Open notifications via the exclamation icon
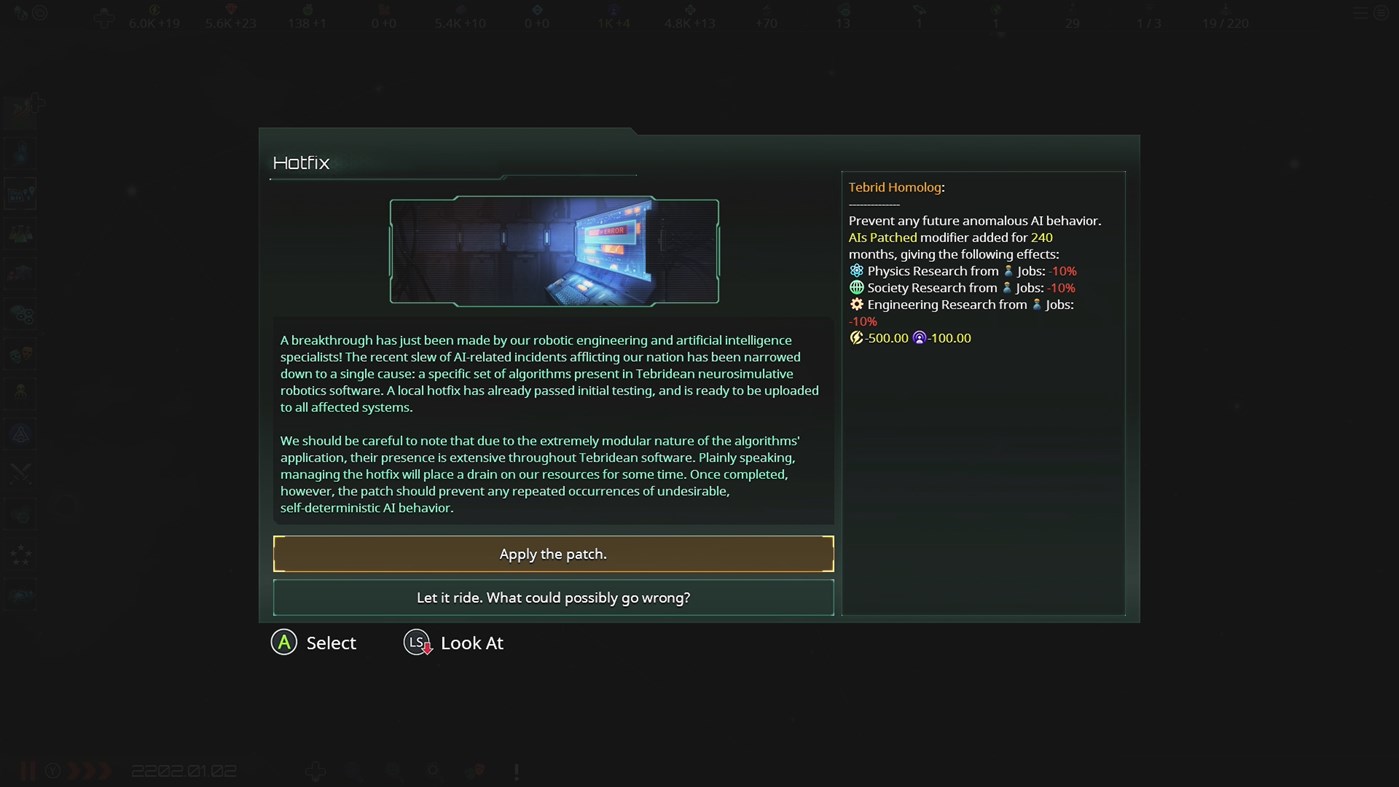The width and height of the screenshot is (1399, 787). (x=516, y=770)
